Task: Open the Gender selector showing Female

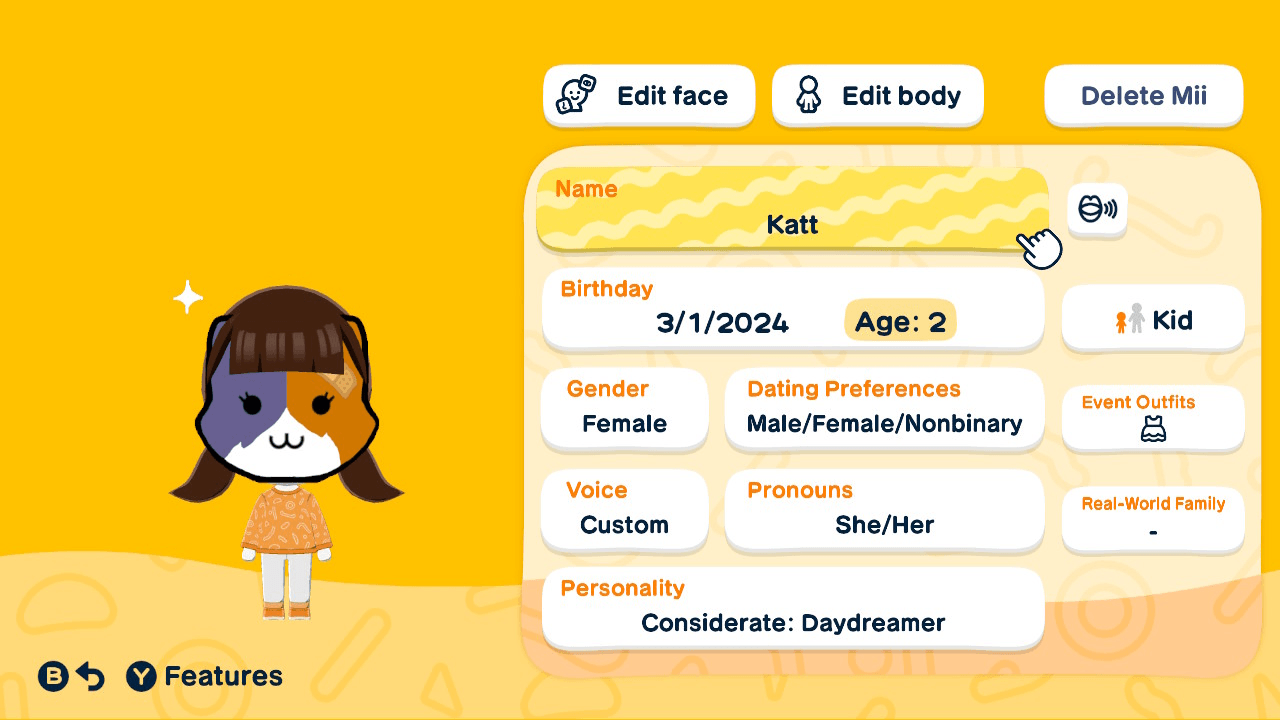Action: click(624, 410)
